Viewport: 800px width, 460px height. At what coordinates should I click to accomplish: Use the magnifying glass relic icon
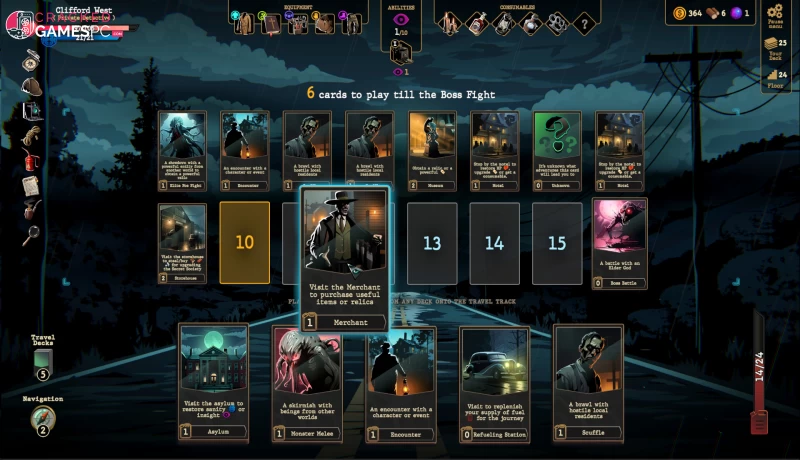pyautogui.click(x=31, y=235)
